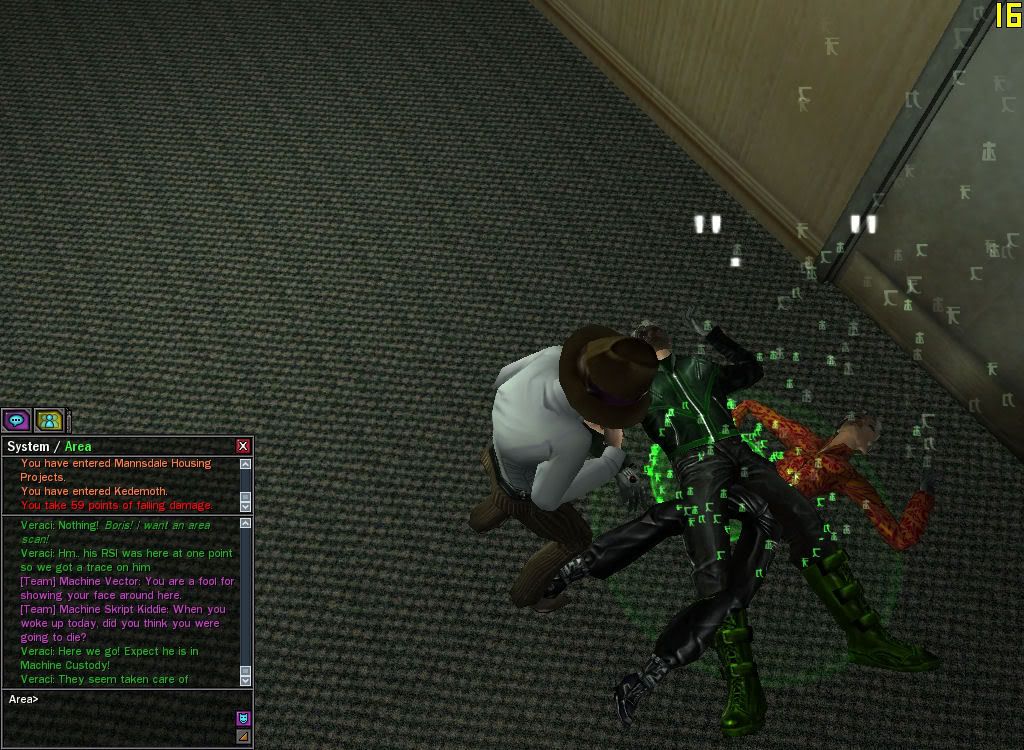Click the chat window resize corner icon
Screen dimensions: 1024x750
point(243,737)
